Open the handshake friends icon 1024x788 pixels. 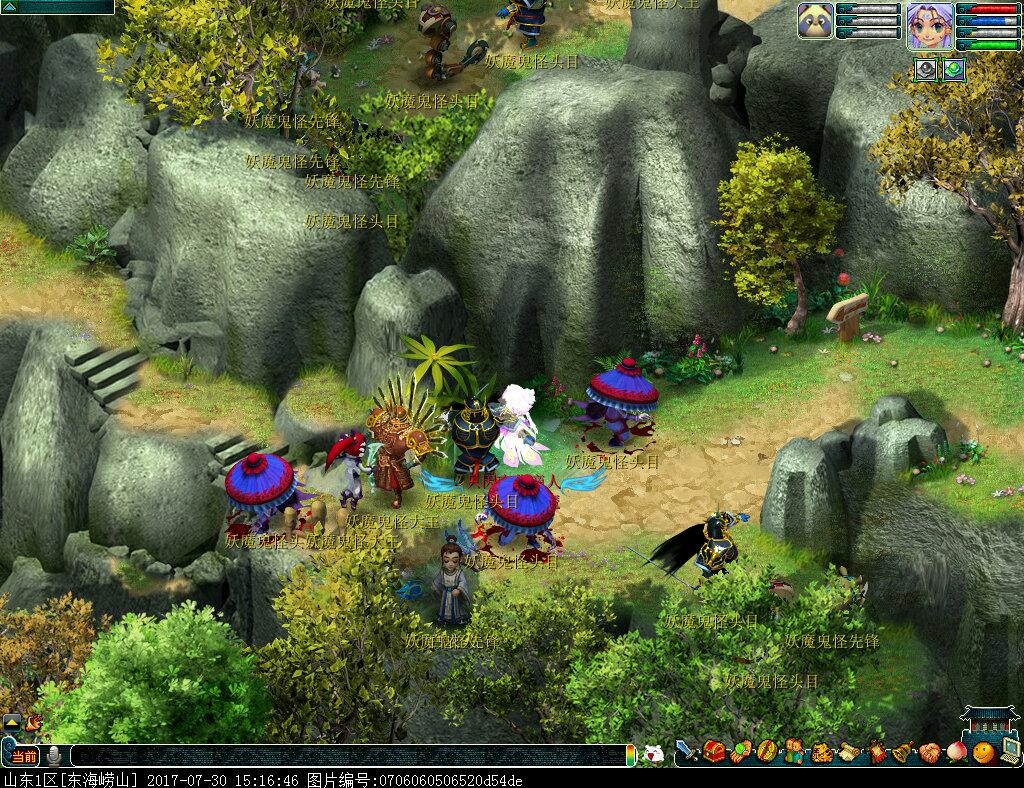point(930,752)
